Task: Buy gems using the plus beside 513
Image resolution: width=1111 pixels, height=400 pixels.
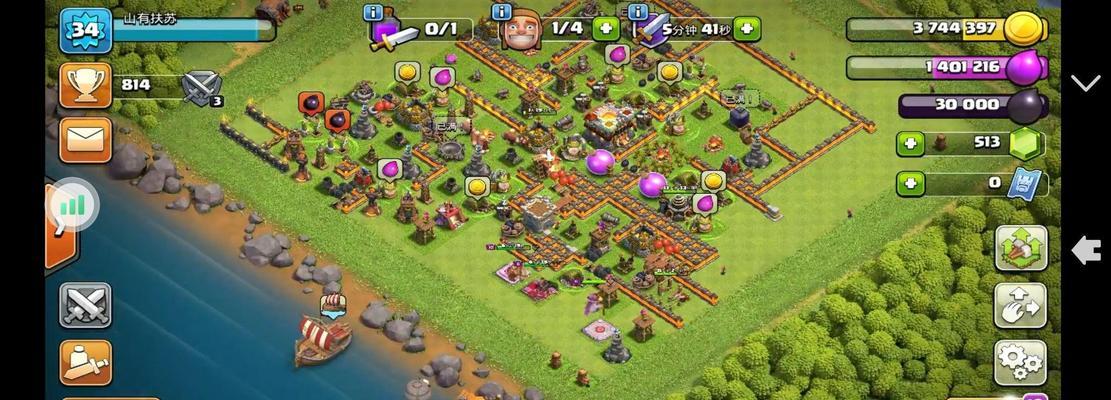Action: [910, 144]
